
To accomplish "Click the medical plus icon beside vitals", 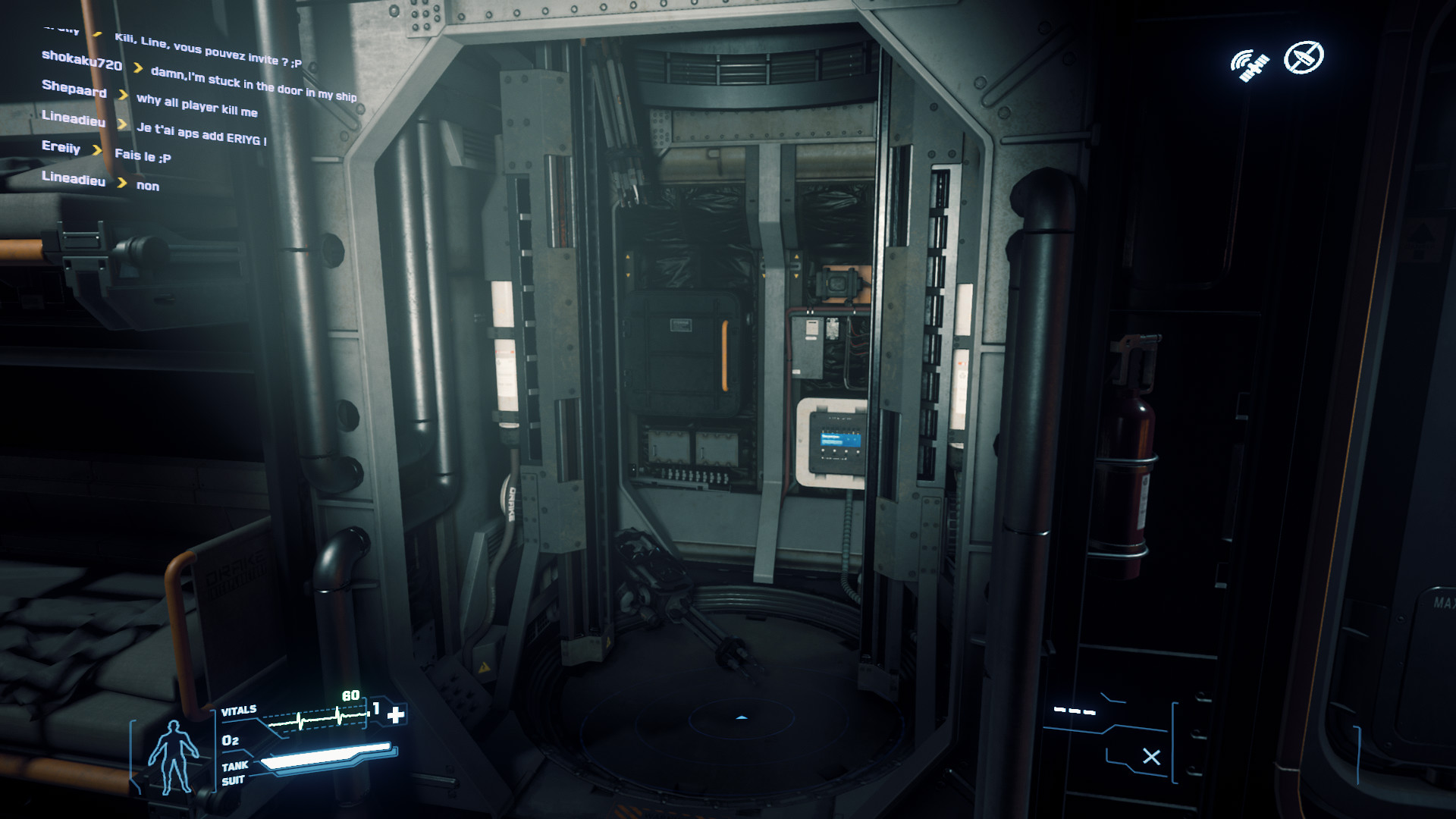I will coord(396,714).
